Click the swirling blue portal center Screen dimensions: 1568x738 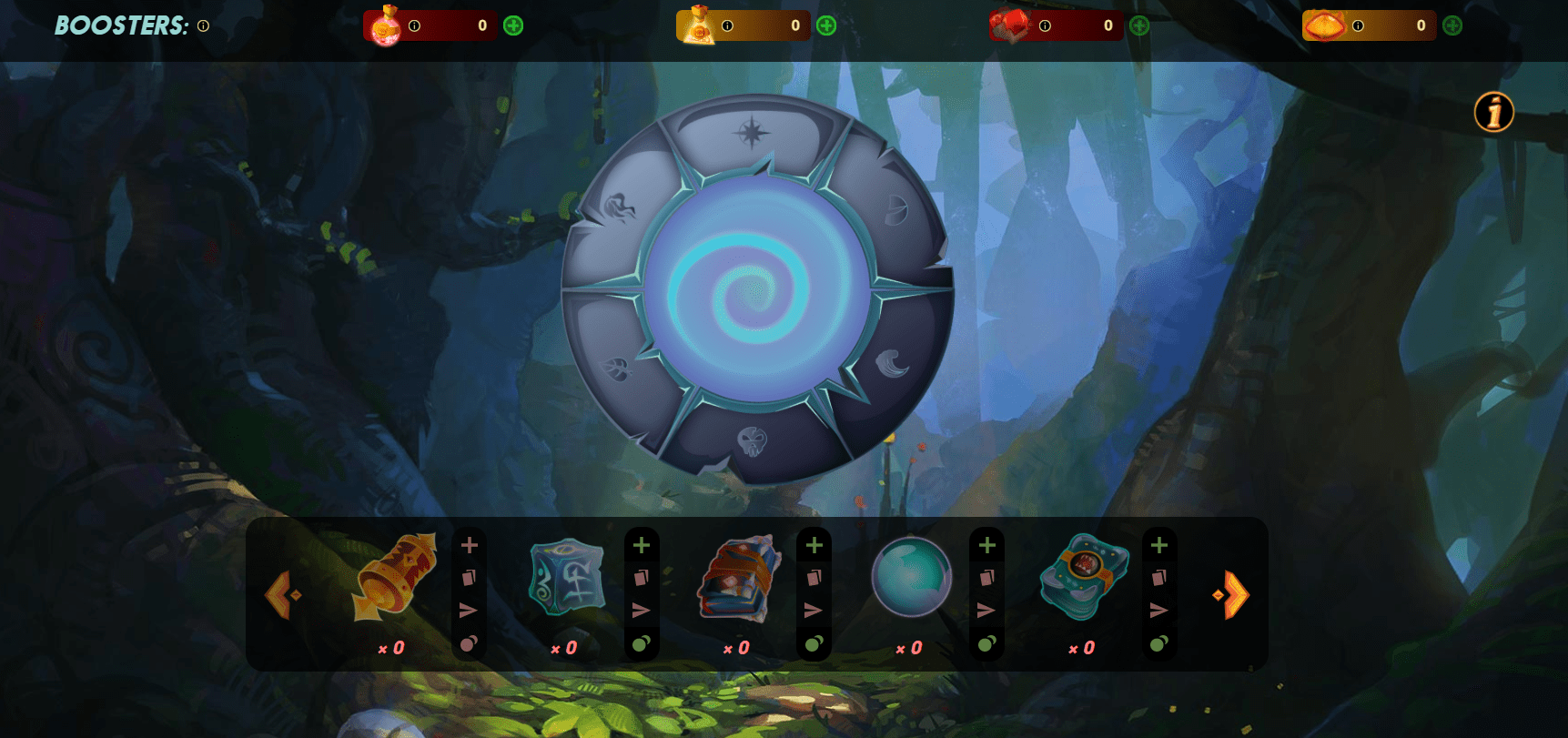[756, 290]
